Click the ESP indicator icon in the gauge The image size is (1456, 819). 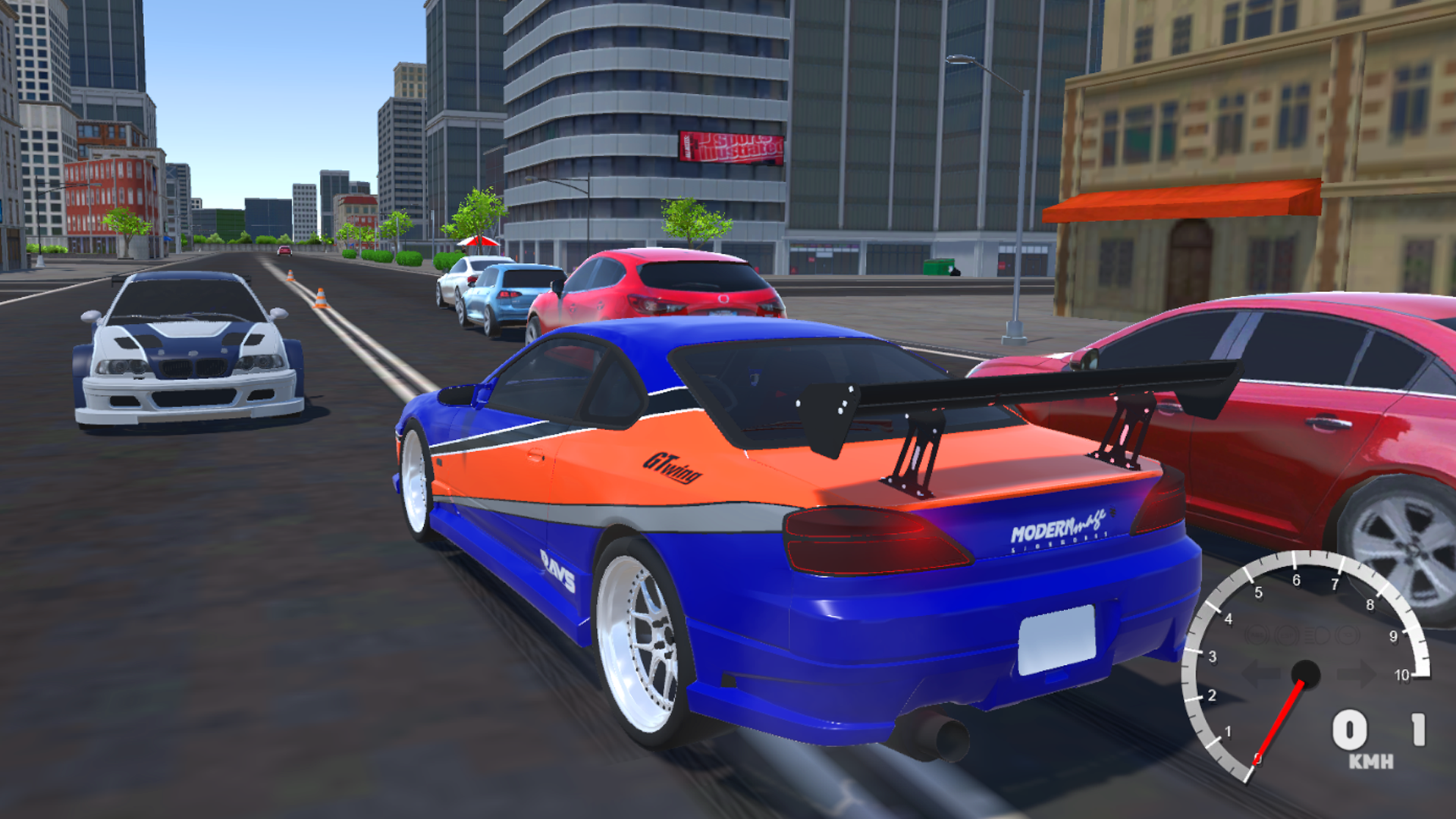(1285, 635)
